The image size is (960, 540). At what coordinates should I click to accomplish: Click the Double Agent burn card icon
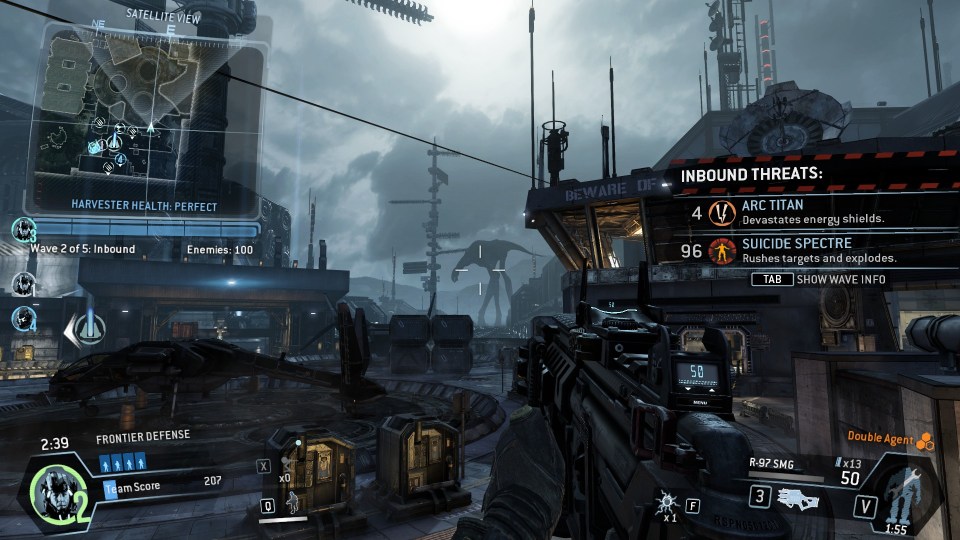click(x=926, y=438)
